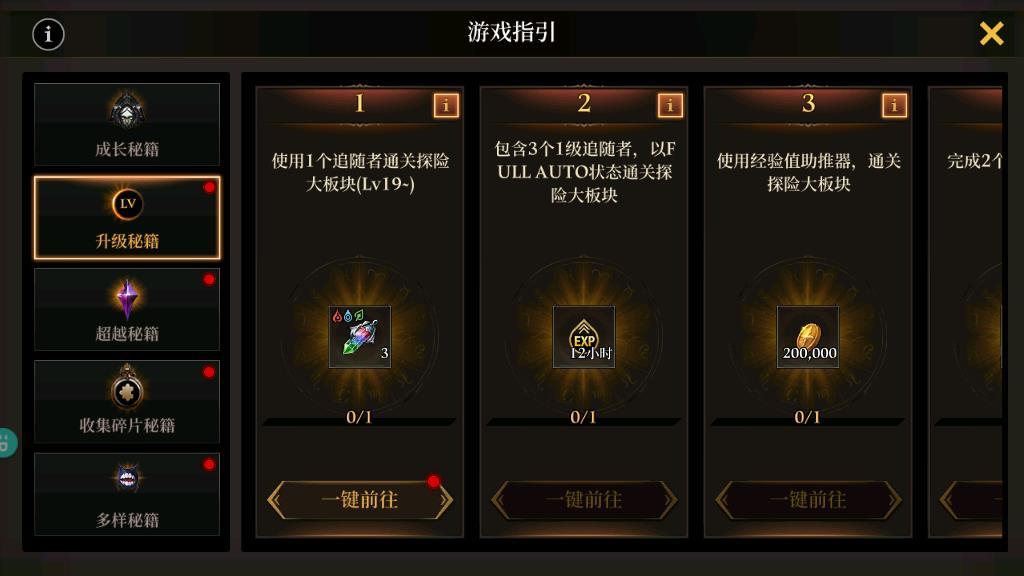The image size is (1024, 576).
Task: View the 200,000 gold coin reward
Action: [808, 337]
